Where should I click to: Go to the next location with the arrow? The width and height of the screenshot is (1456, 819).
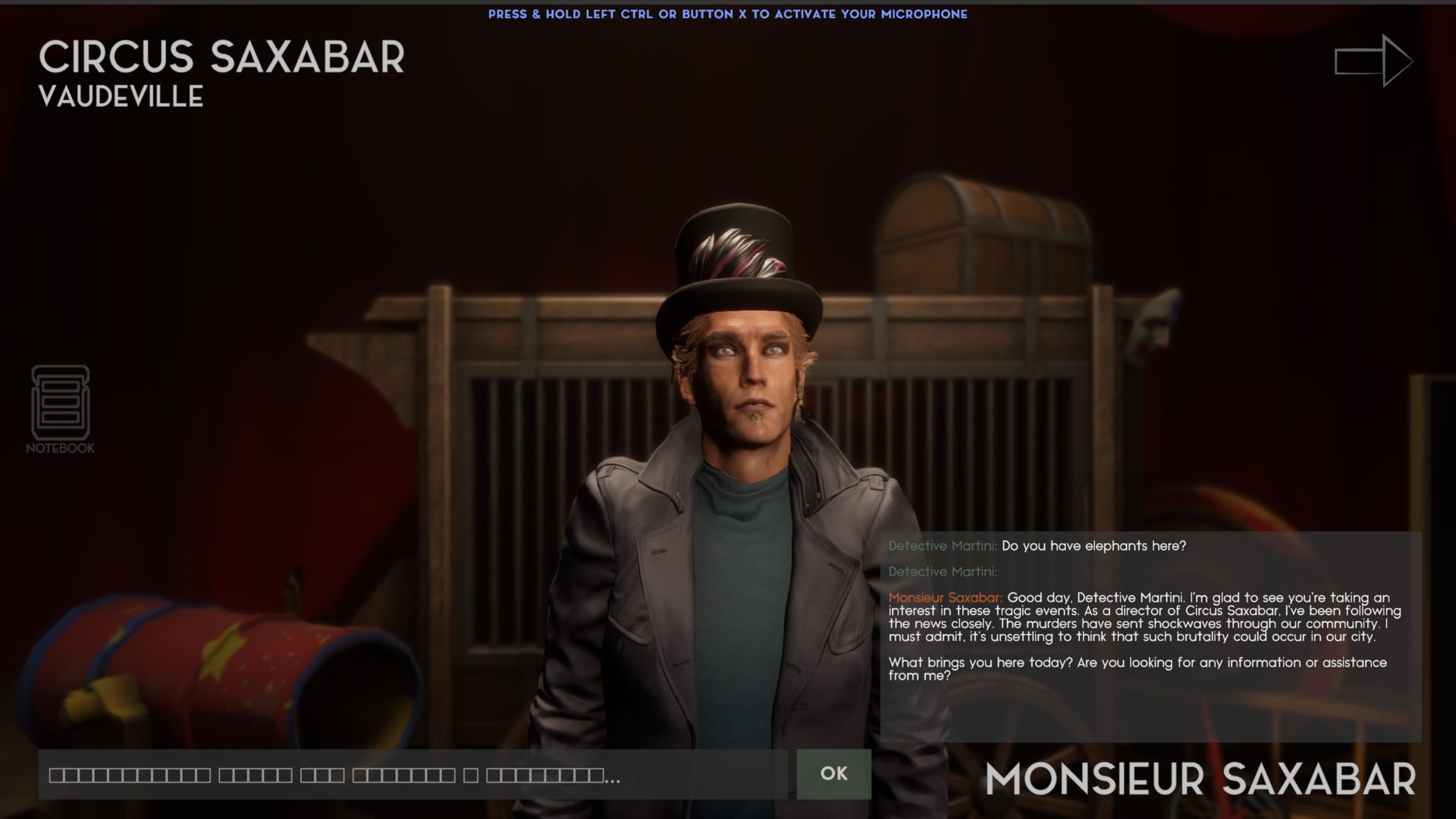click(1373, 61)
